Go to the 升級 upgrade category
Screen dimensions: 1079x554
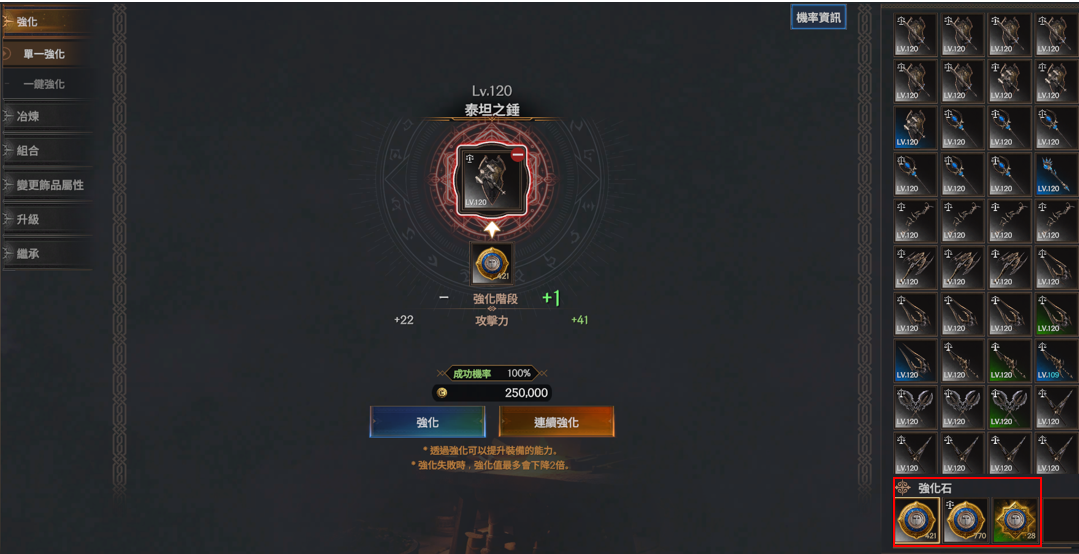tap(28, 219)
